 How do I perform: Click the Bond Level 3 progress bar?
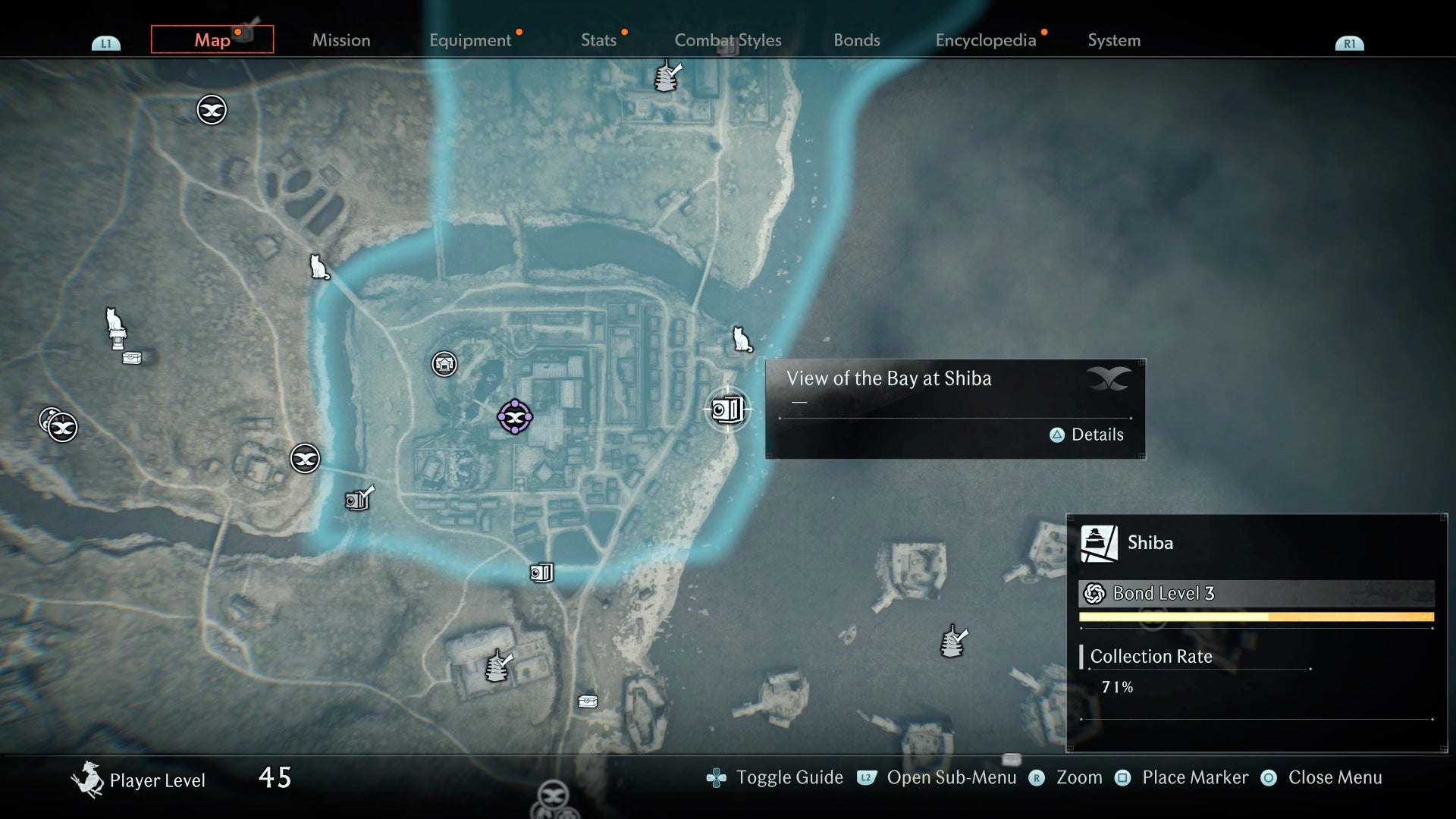1259,617
